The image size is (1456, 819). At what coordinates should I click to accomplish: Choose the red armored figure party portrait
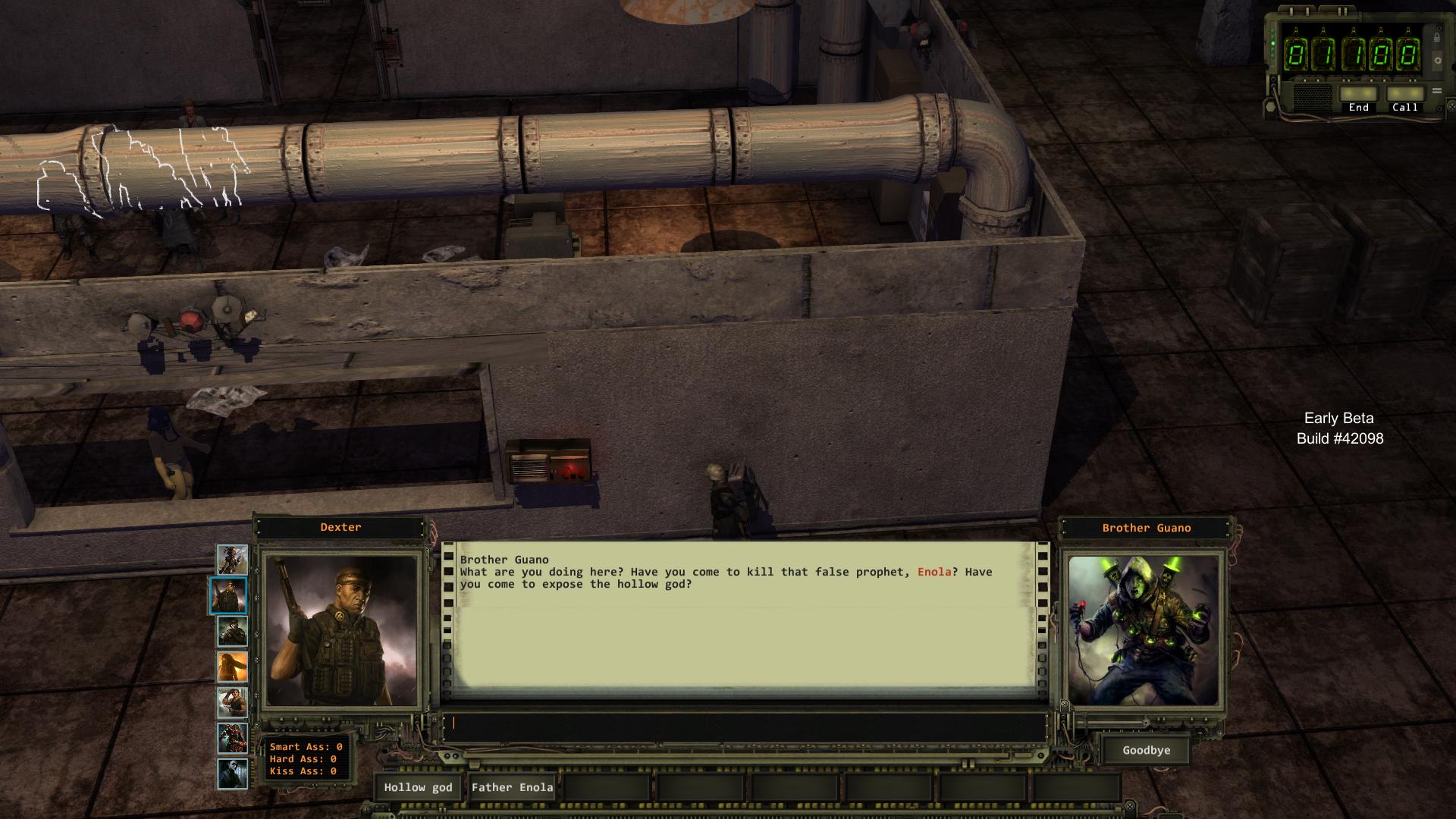click(x=232, y=739)
